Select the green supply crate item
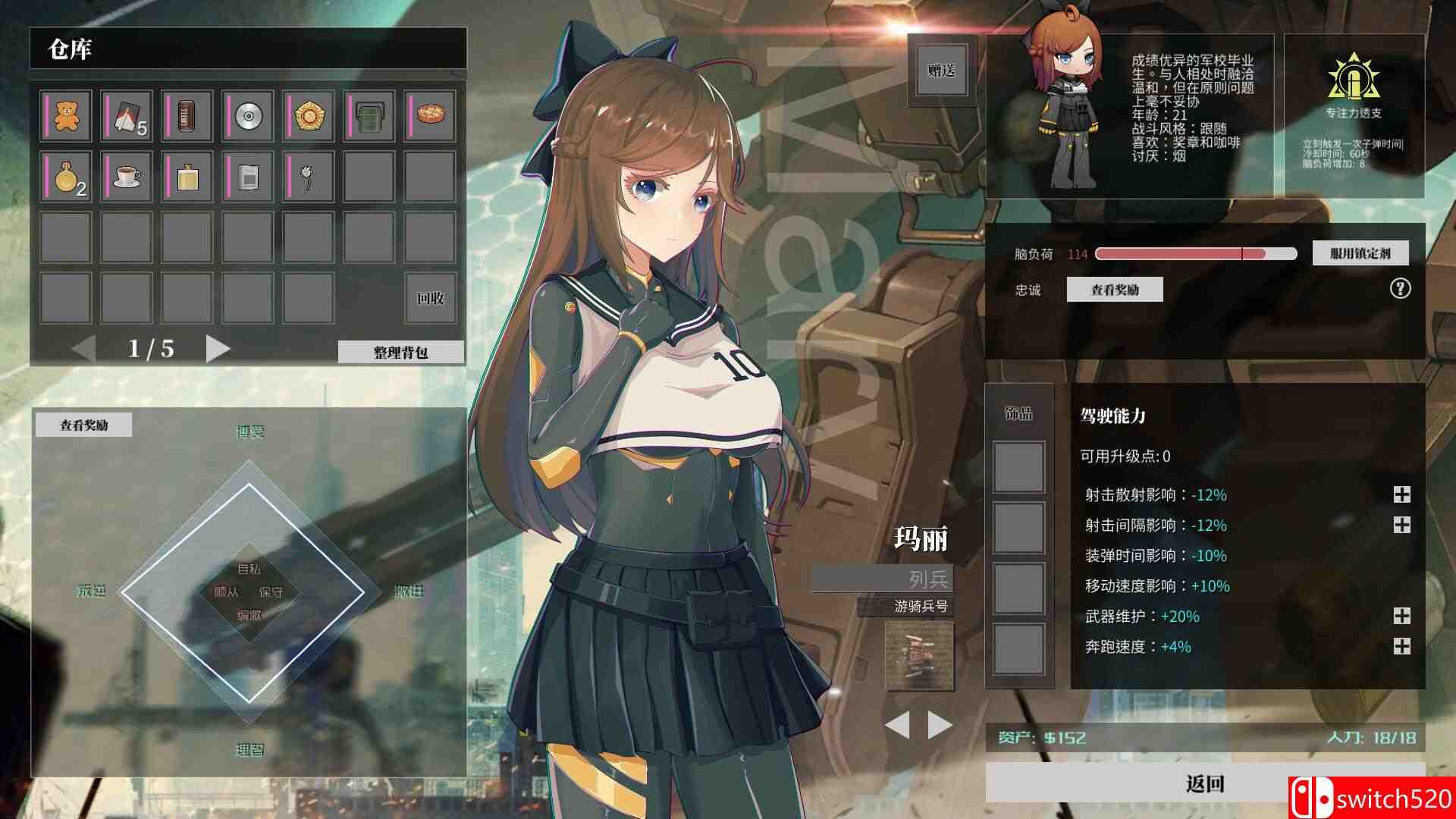The height and width of the screenshot is (819, 1456). 369,116
